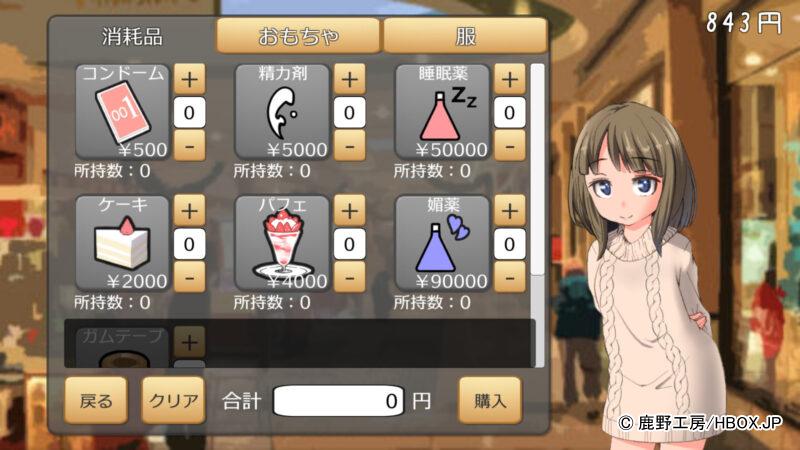Switch to the 消耗品 tab
The image size is (800, 450).
tap(131, 37)
